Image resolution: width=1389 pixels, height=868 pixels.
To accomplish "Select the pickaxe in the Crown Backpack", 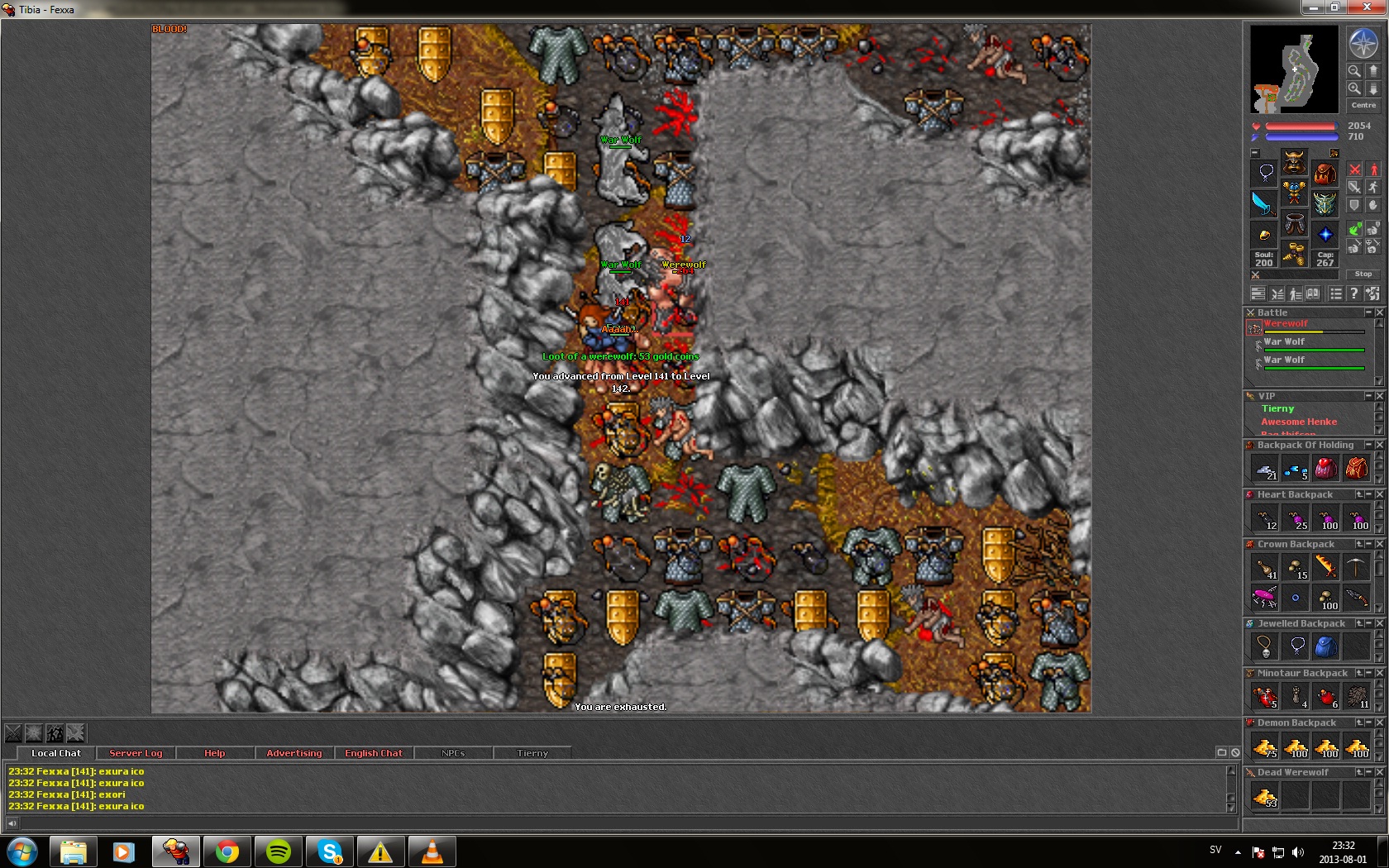I will pyautogui.click(x=1356, y=567).
